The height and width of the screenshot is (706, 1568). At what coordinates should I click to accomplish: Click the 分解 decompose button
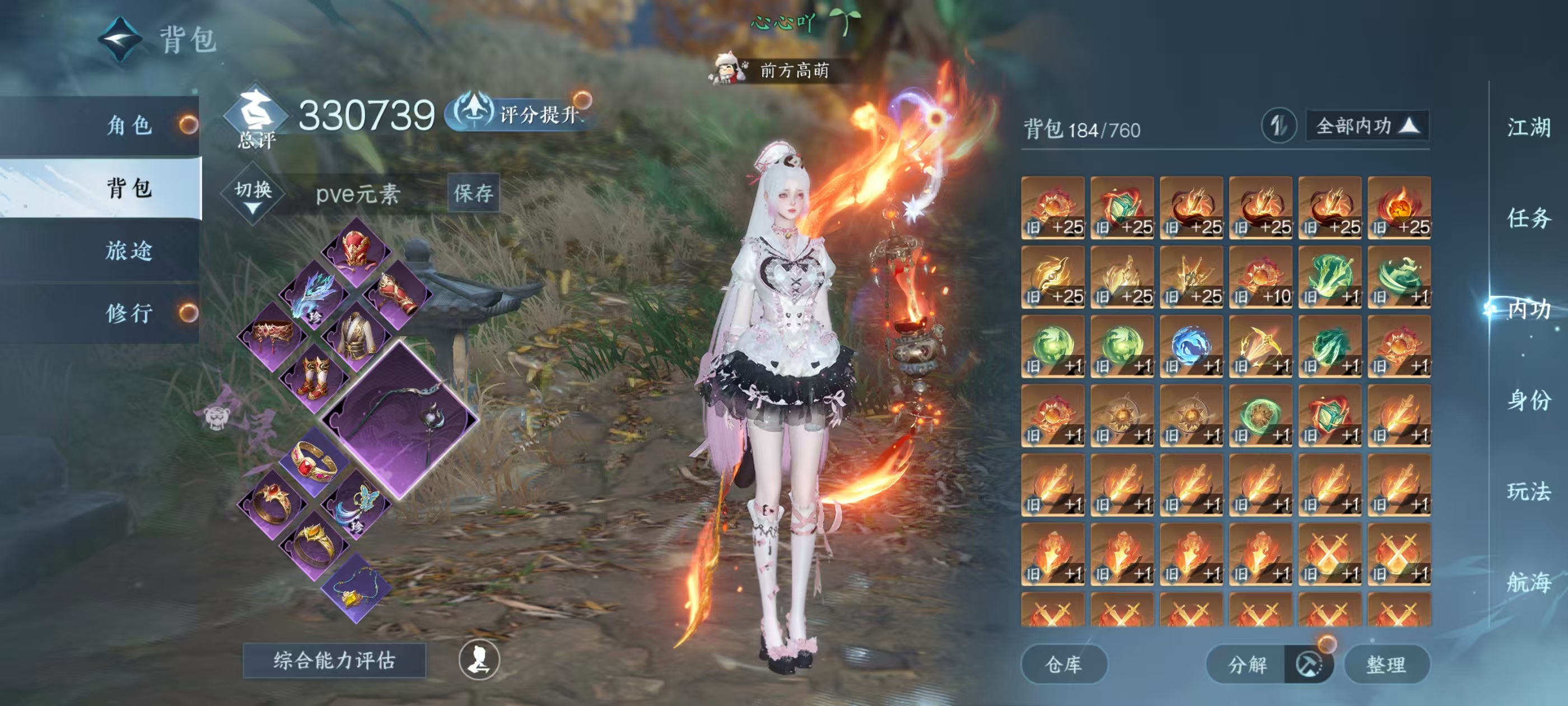(1247, 664)
